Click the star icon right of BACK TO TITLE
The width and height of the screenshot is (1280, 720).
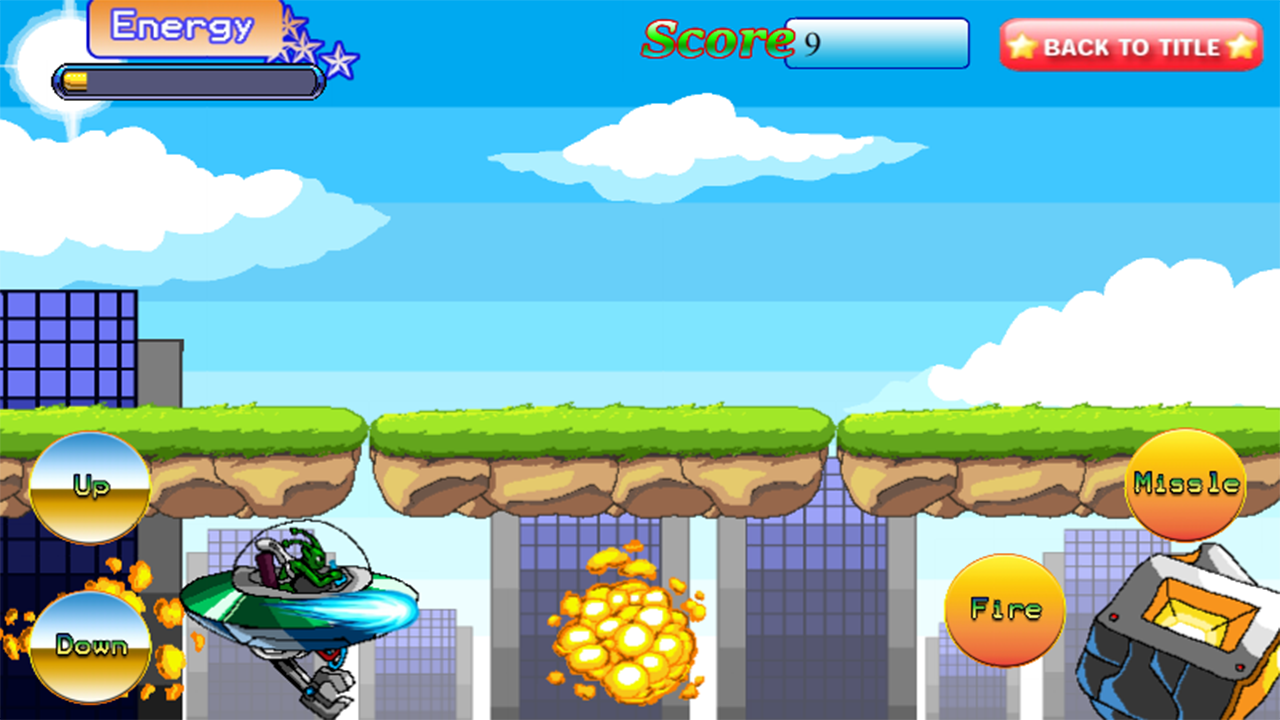point(1240,45)
